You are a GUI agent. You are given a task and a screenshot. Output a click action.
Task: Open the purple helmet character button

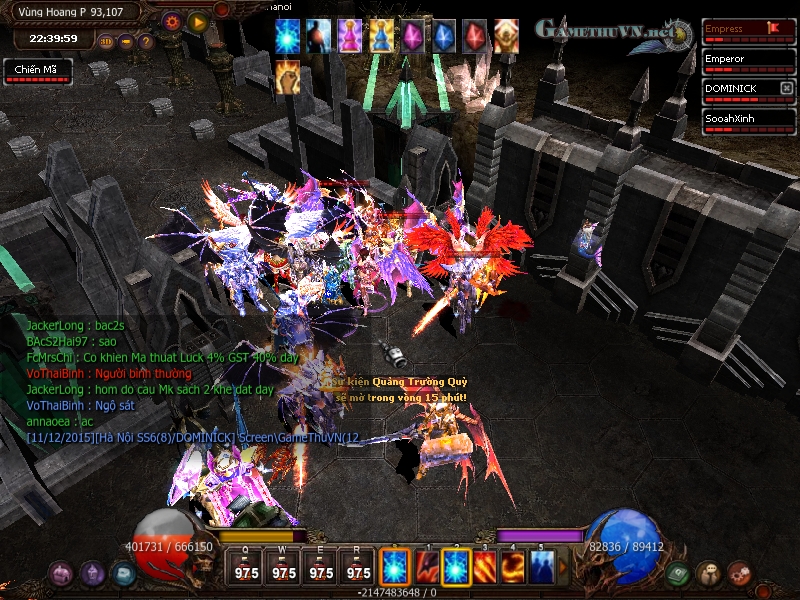(93, 574)
